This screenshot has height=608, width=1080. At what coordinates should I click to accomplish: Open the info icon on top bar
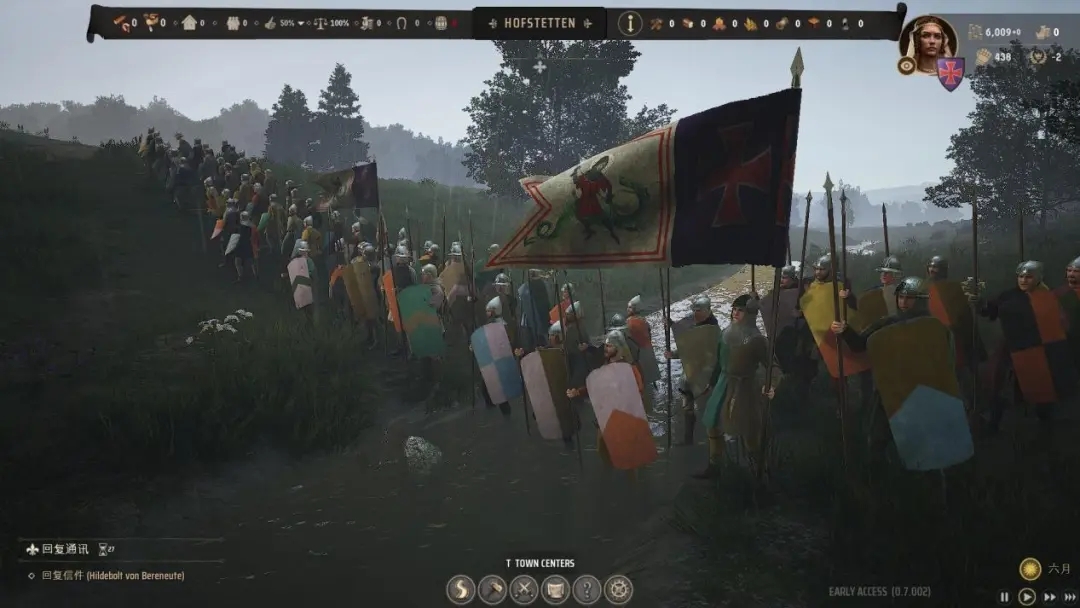pos(630,23)
